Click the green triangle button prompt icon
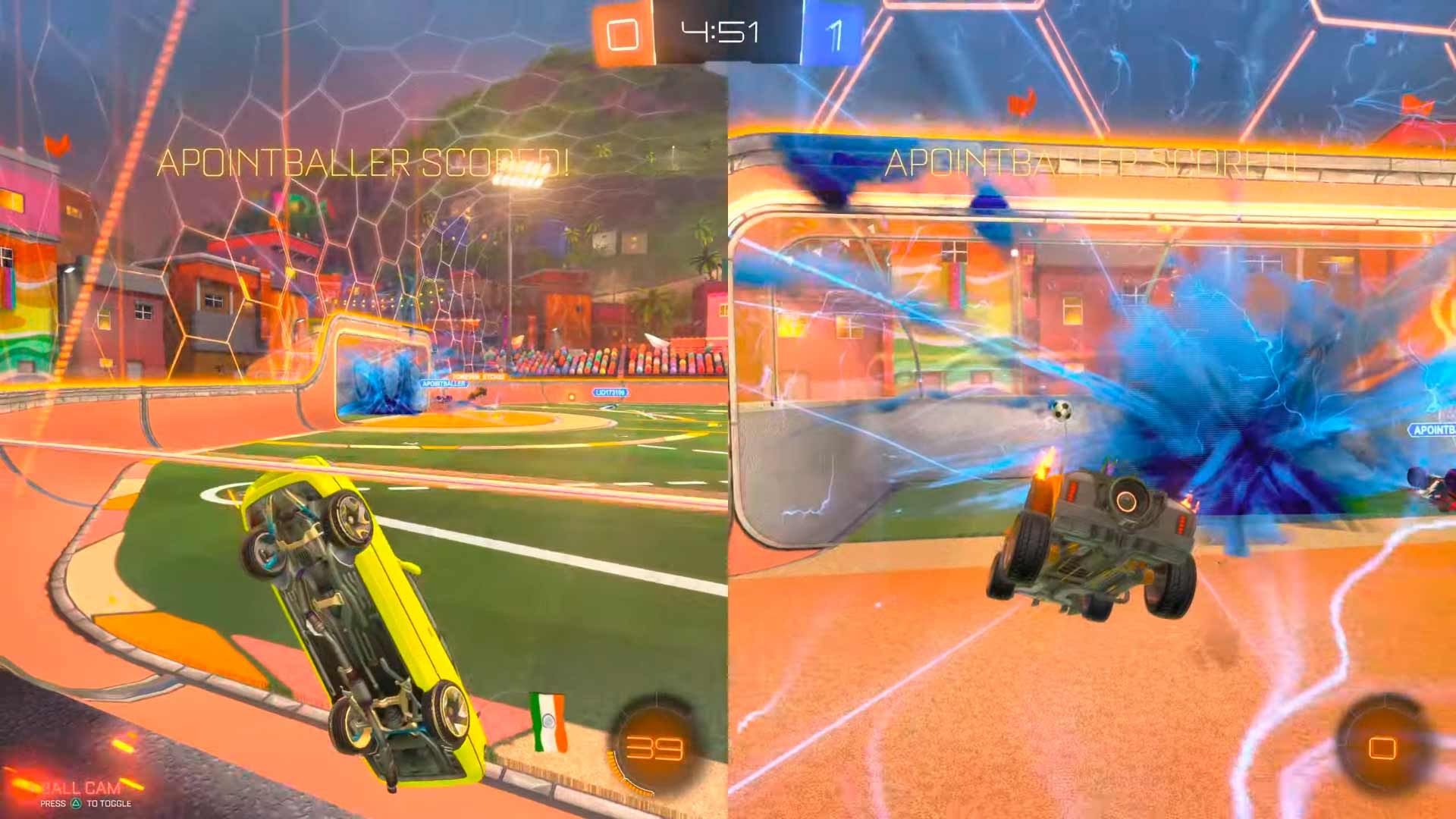Viewport: 1456px width, 819px height. pyautogui.click(x=76, y=803)
